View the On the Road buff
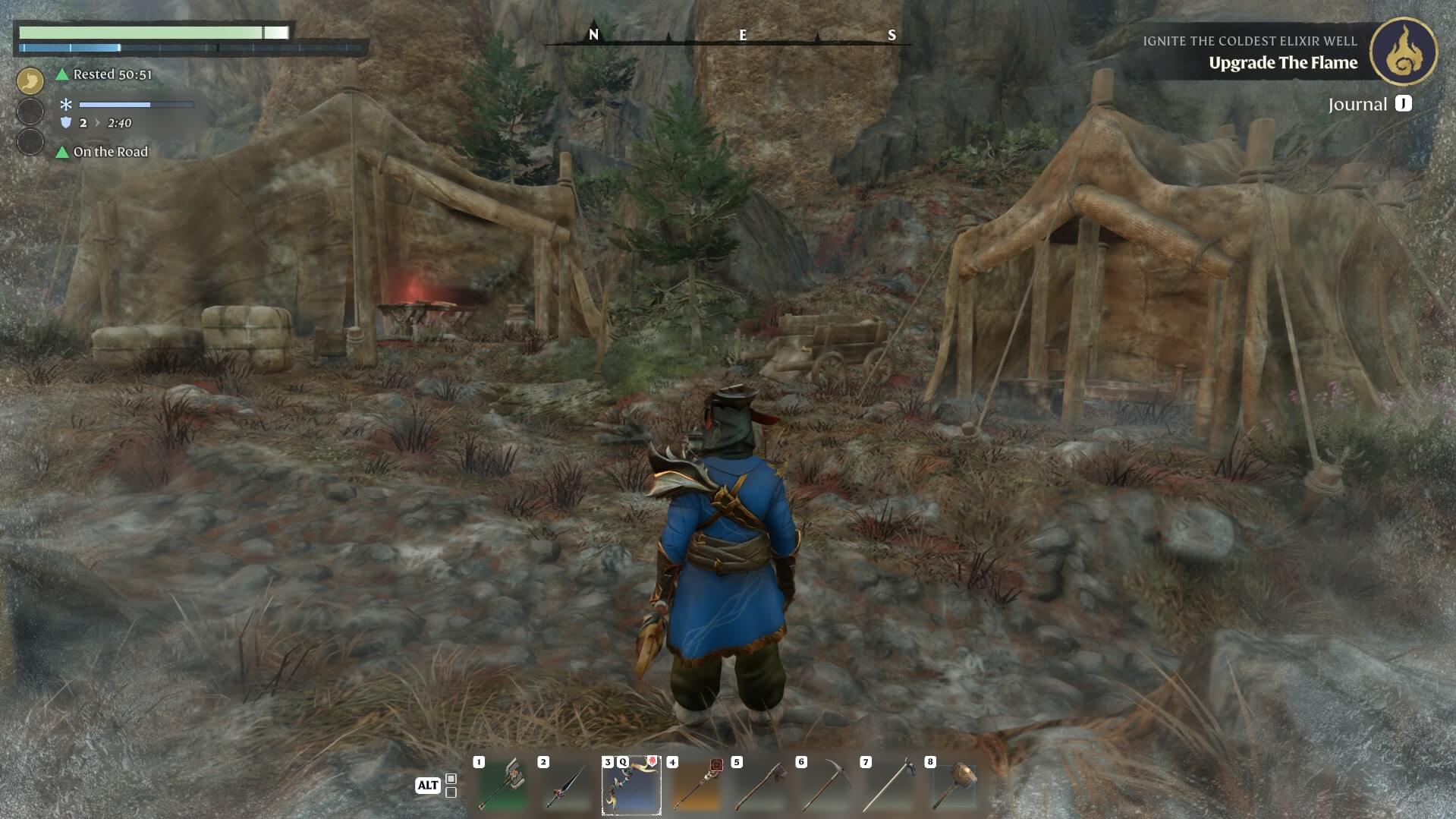The image size is (1456, 819). click(110, 152)
